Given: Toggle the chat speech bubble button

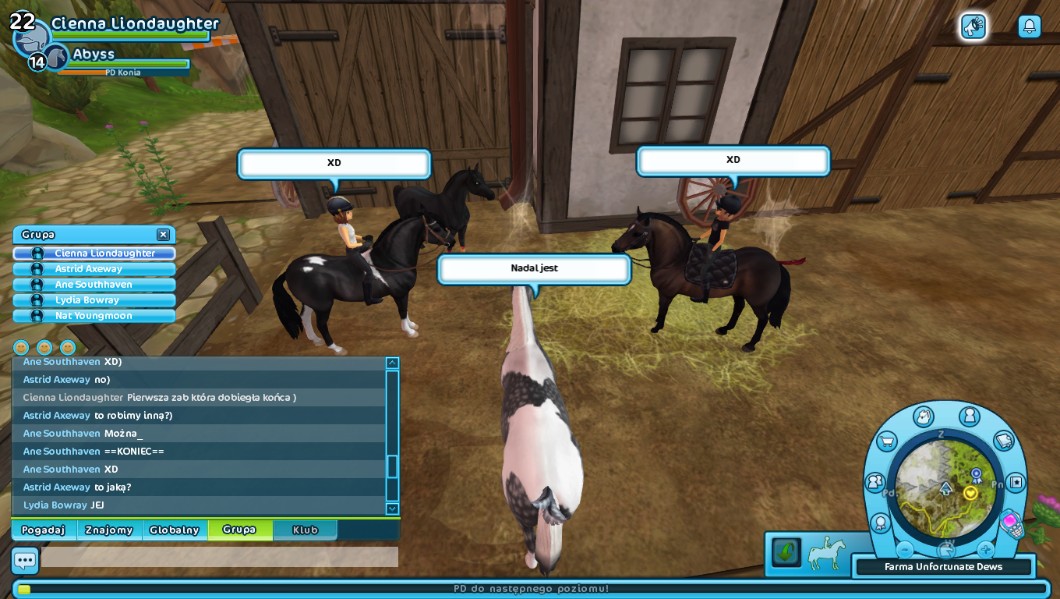Looking at the screenshot, I should (x=25, y=561).
